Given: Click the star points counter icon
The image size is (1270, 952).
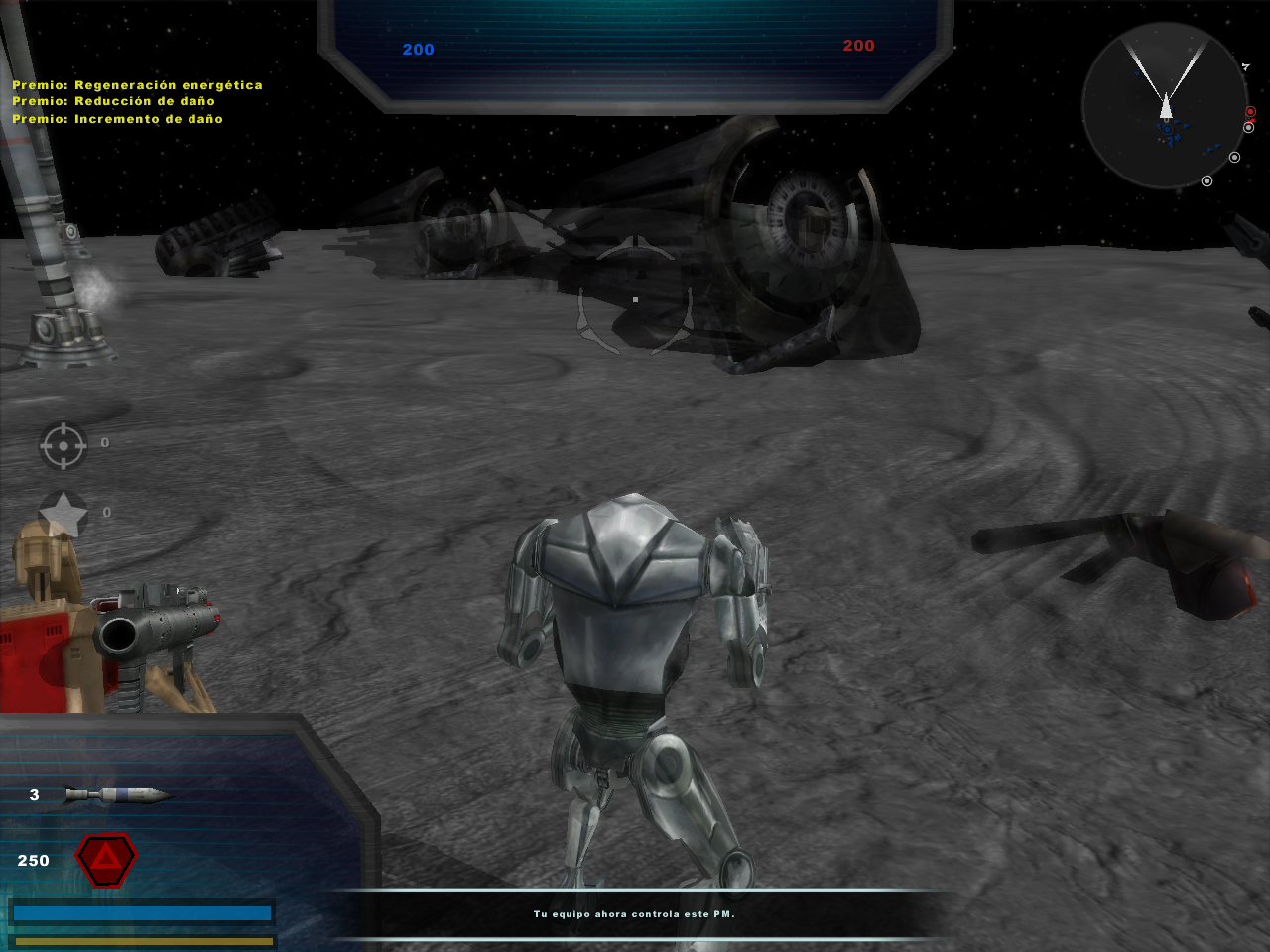Looking at the screenshot, I should [x=62, y=512].
